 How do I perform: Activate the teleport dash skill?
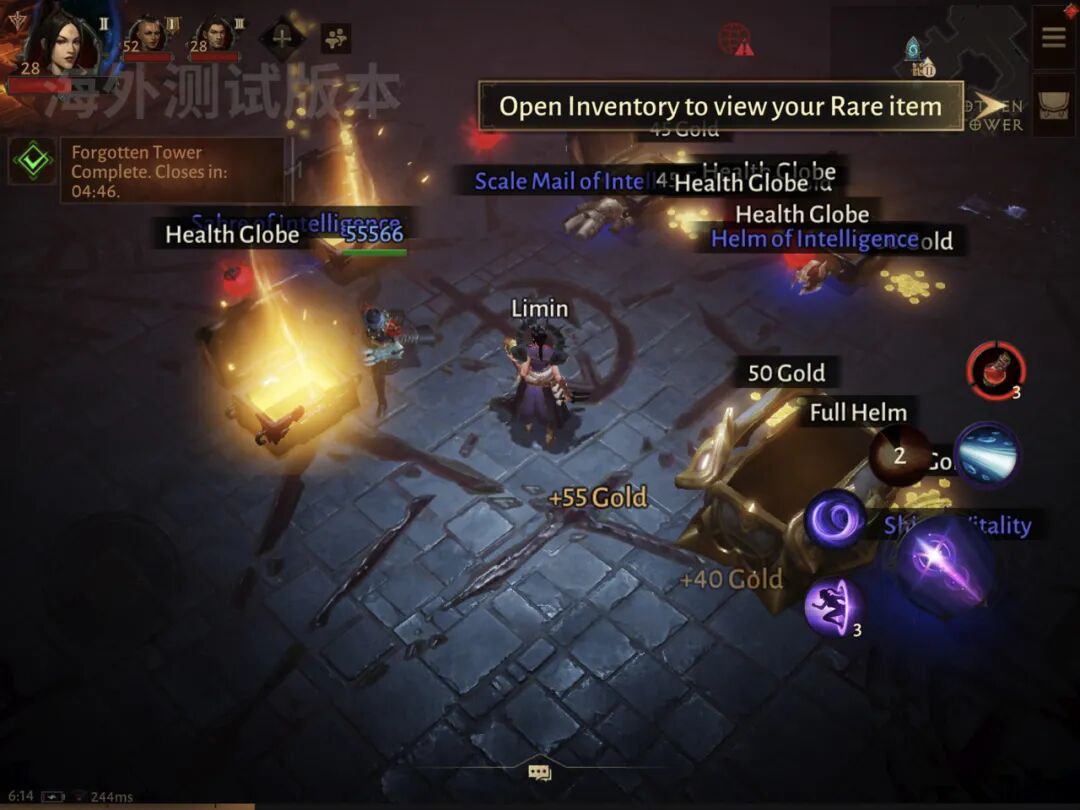pos(833,605)
